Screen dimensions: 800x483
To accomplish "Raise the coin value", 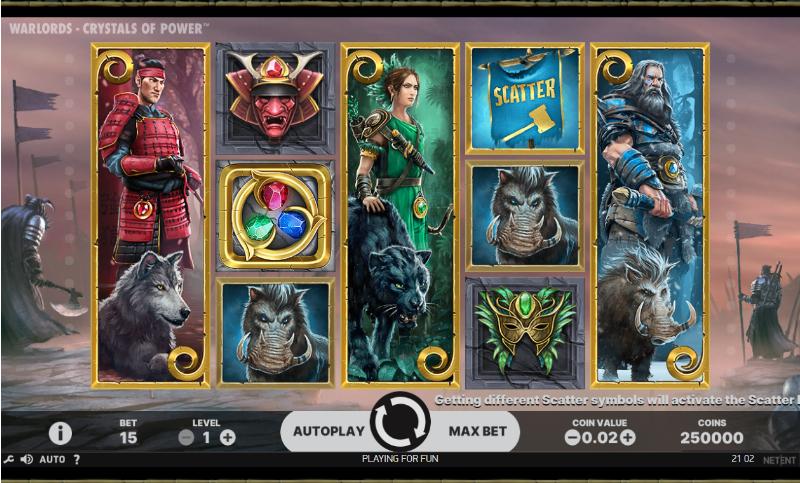I will click(x=628, y=437).
